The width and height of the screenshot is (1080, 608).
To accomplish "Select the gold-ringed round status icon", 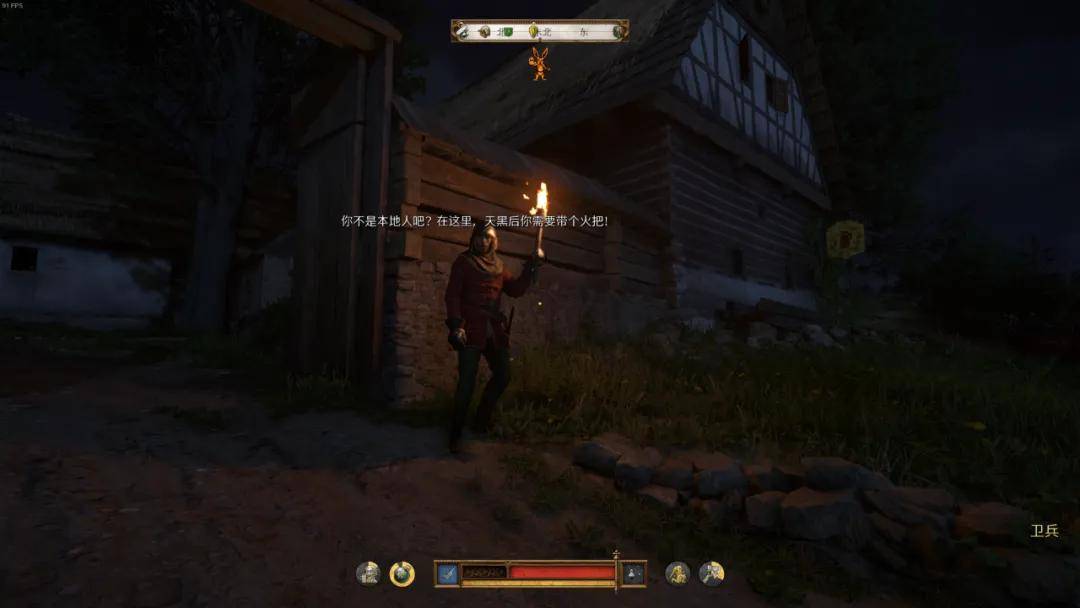I will (x=402, y=573).
